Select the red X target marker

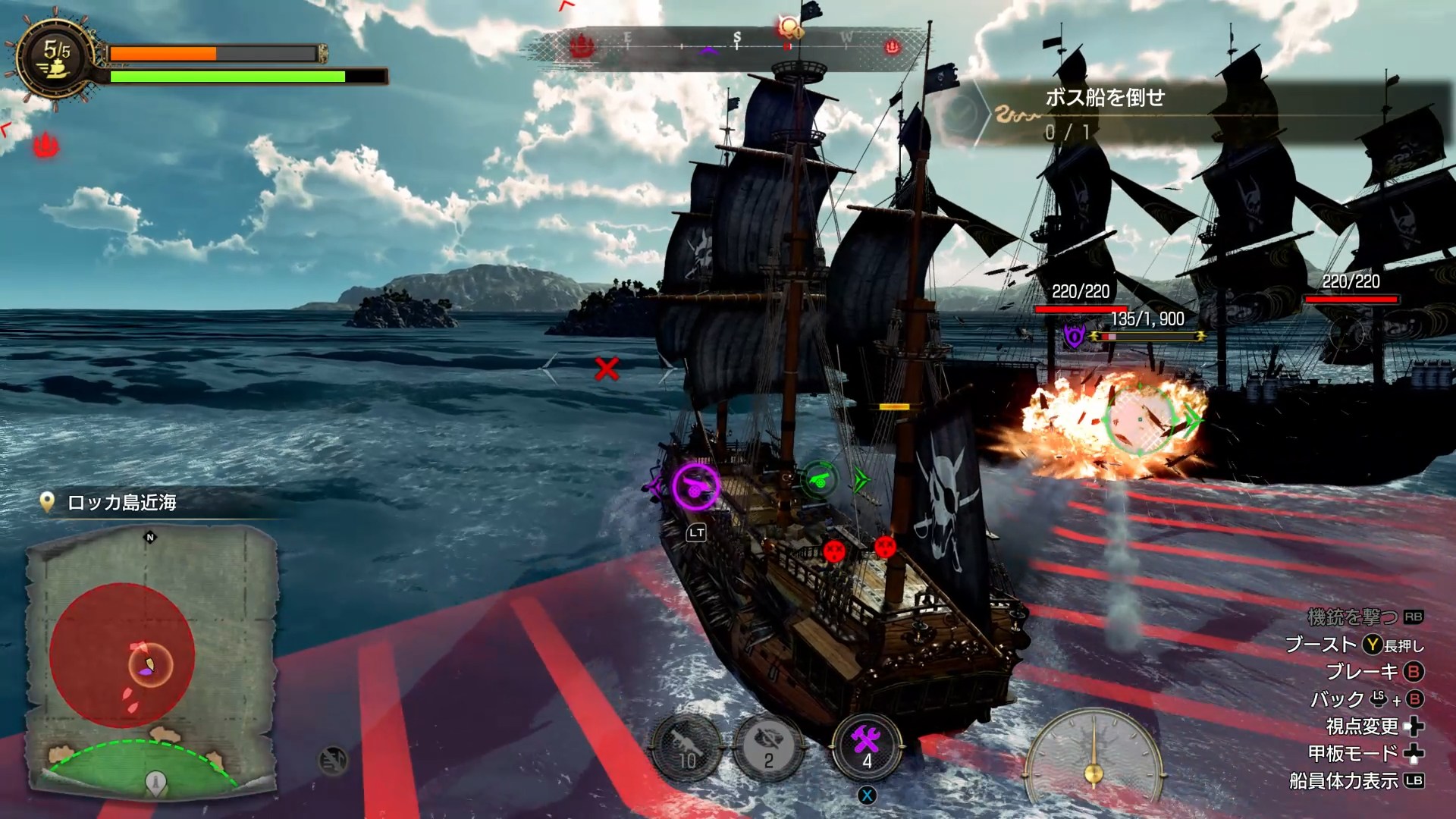[607, 369]
